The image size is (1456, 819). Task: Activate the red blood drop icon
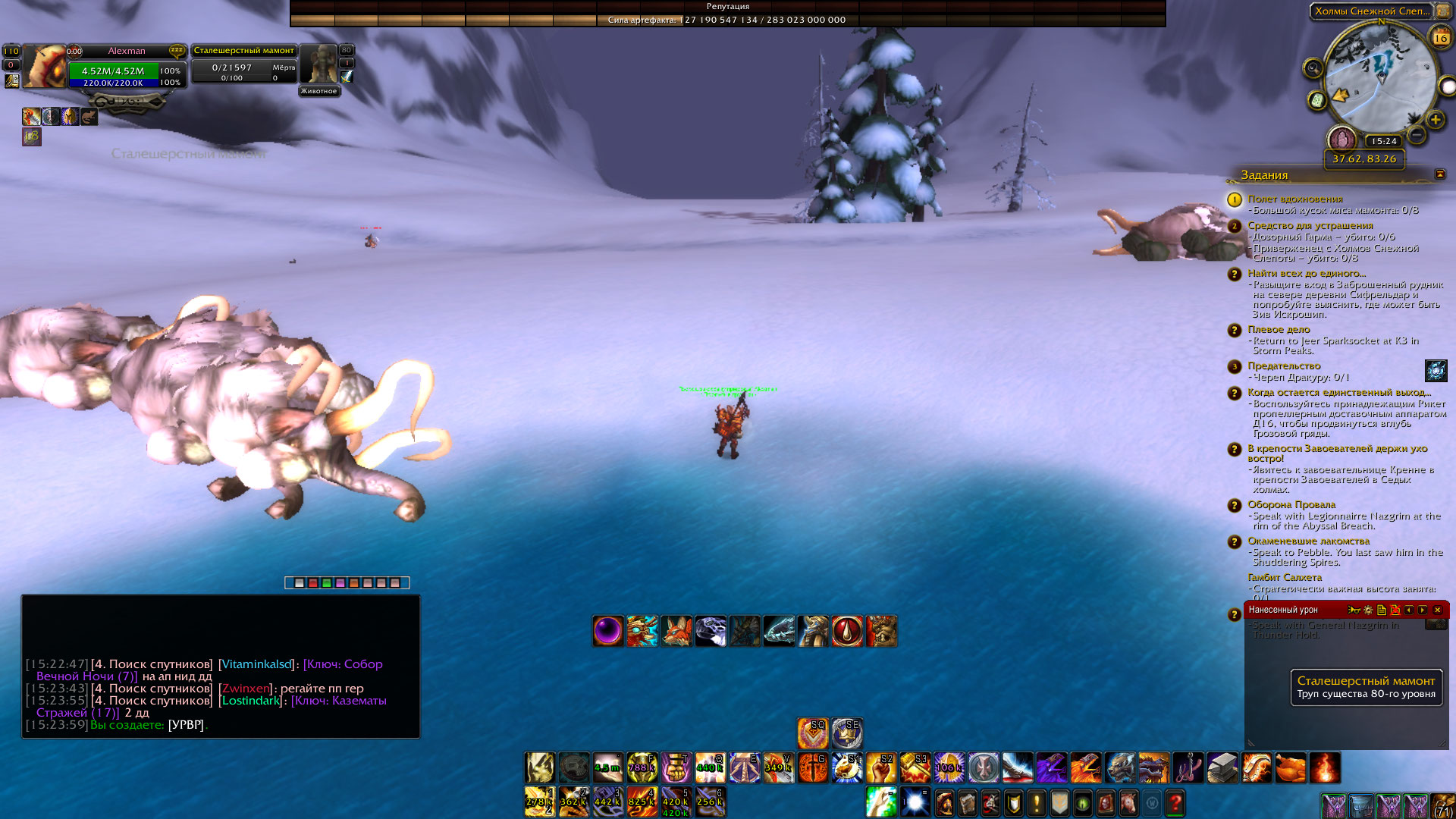pos(847,631)
